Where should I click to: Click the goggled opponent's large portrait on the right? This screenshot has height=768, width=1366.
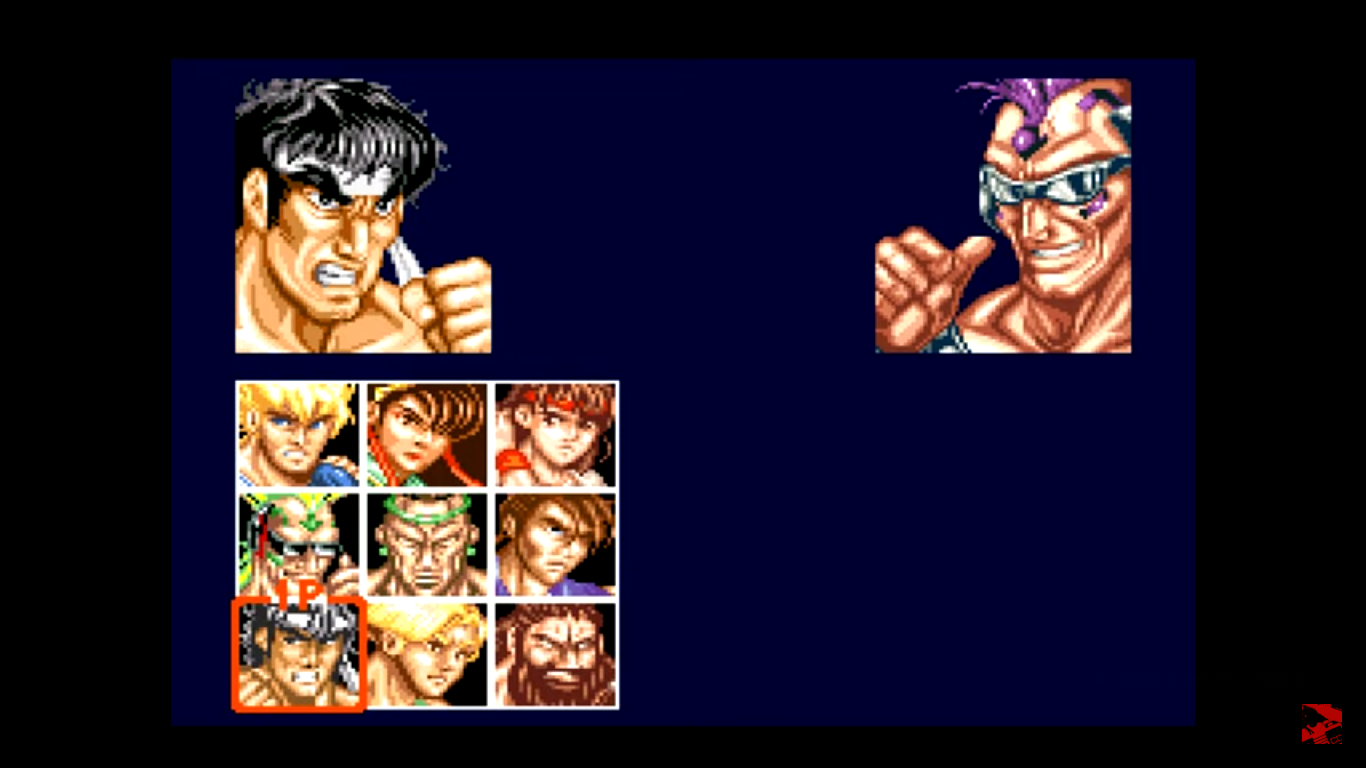coord(1003,215)
